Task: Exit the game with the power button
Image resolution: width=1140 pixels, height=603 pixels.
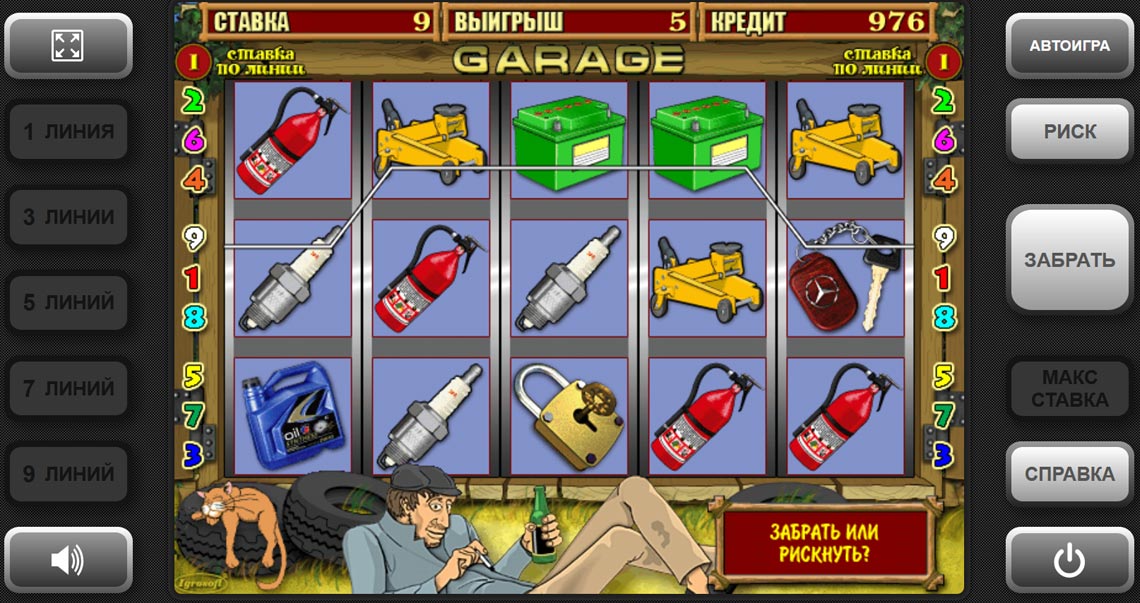Action: (x=1069, y=560)
